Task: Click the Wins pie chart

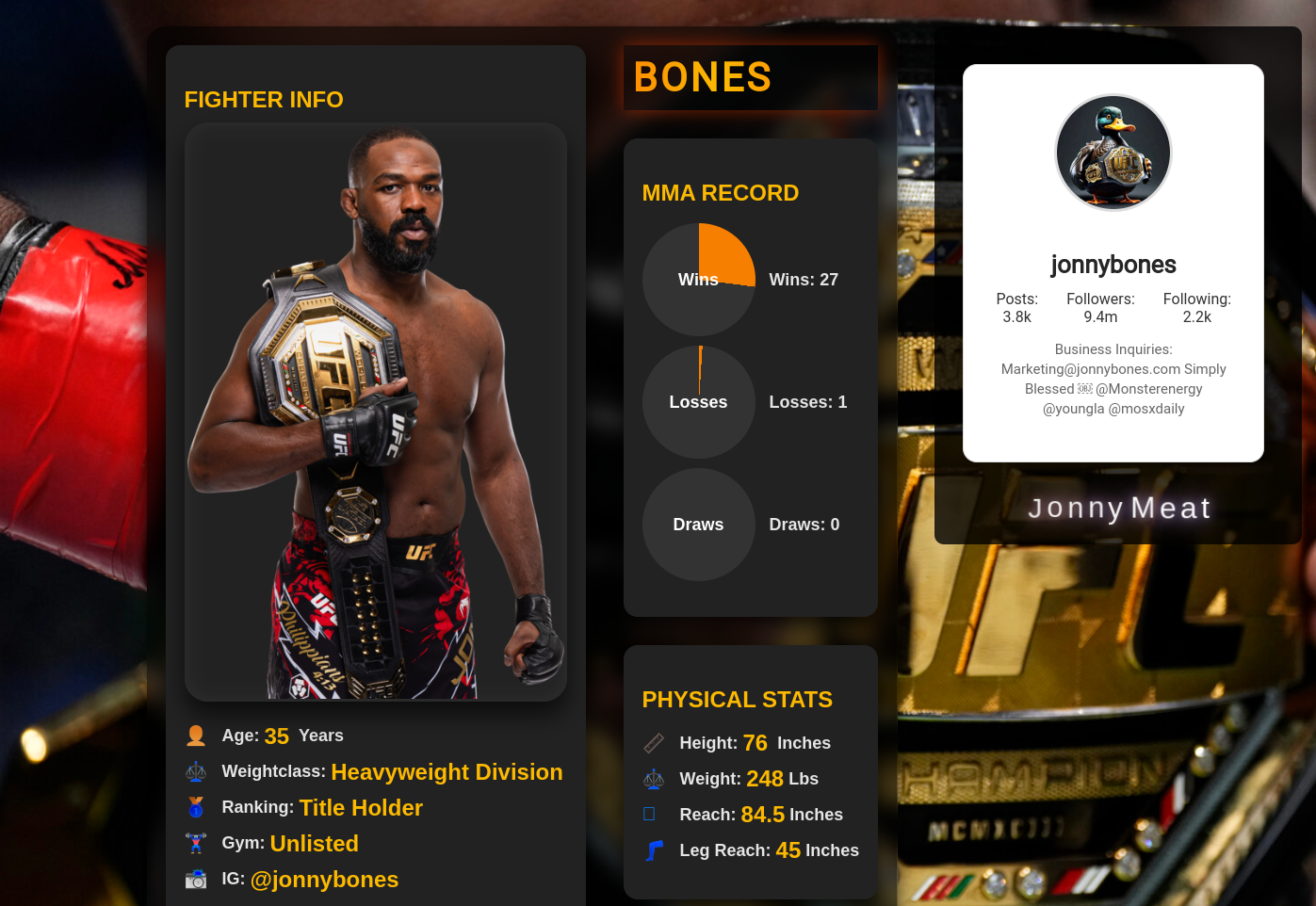Action: [x=698, y=280]
